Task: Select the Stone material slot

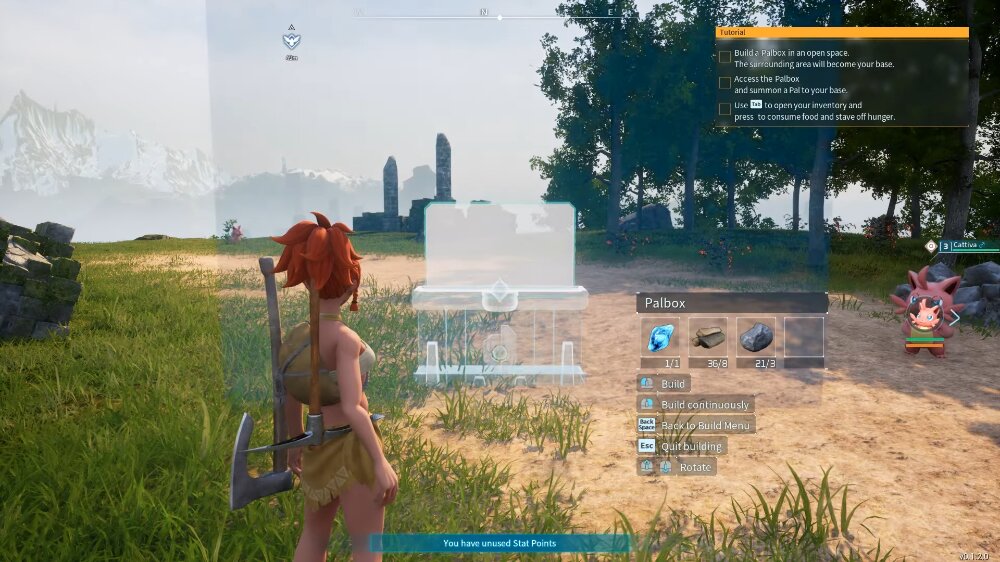Action: tap(756, 337)
